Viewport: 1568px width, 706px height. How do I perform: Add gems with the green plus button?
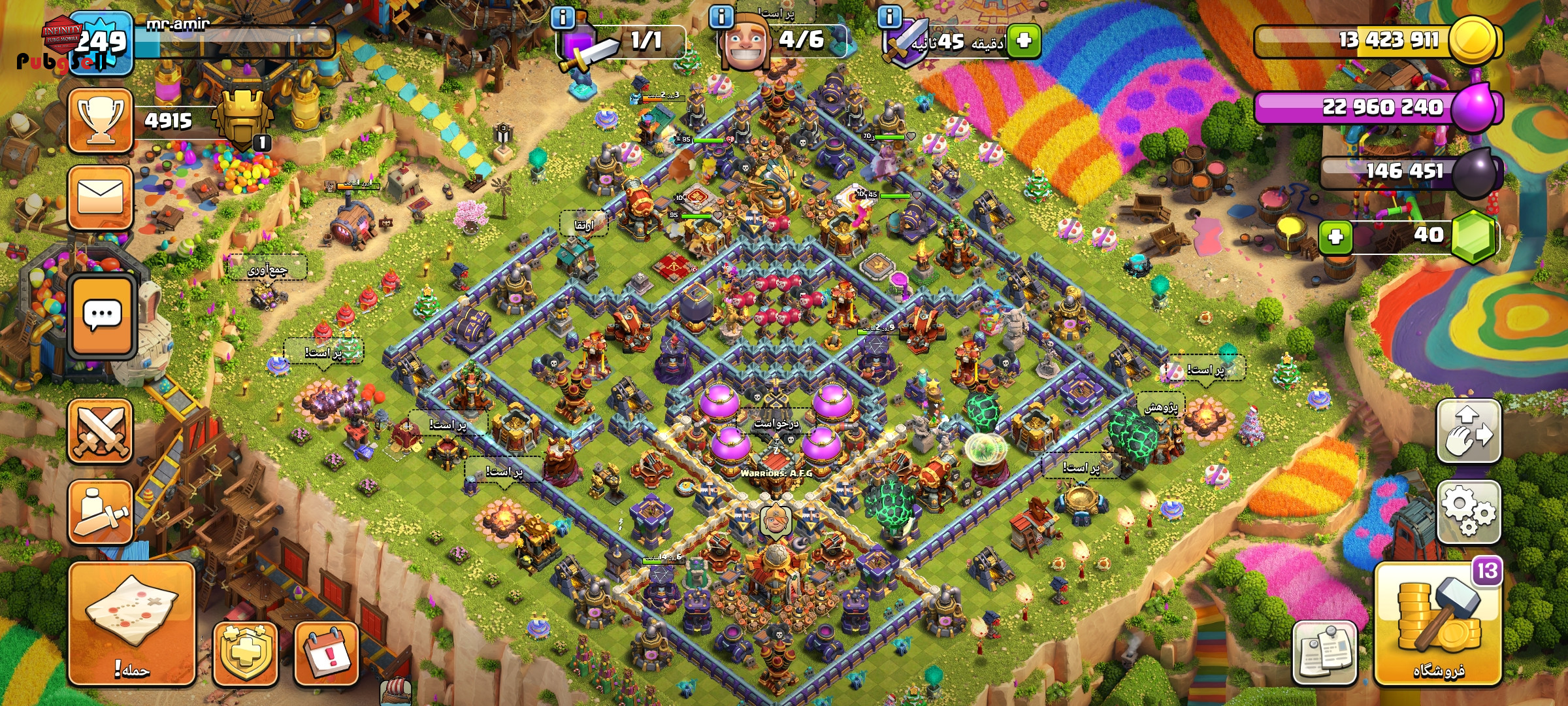1335,236
